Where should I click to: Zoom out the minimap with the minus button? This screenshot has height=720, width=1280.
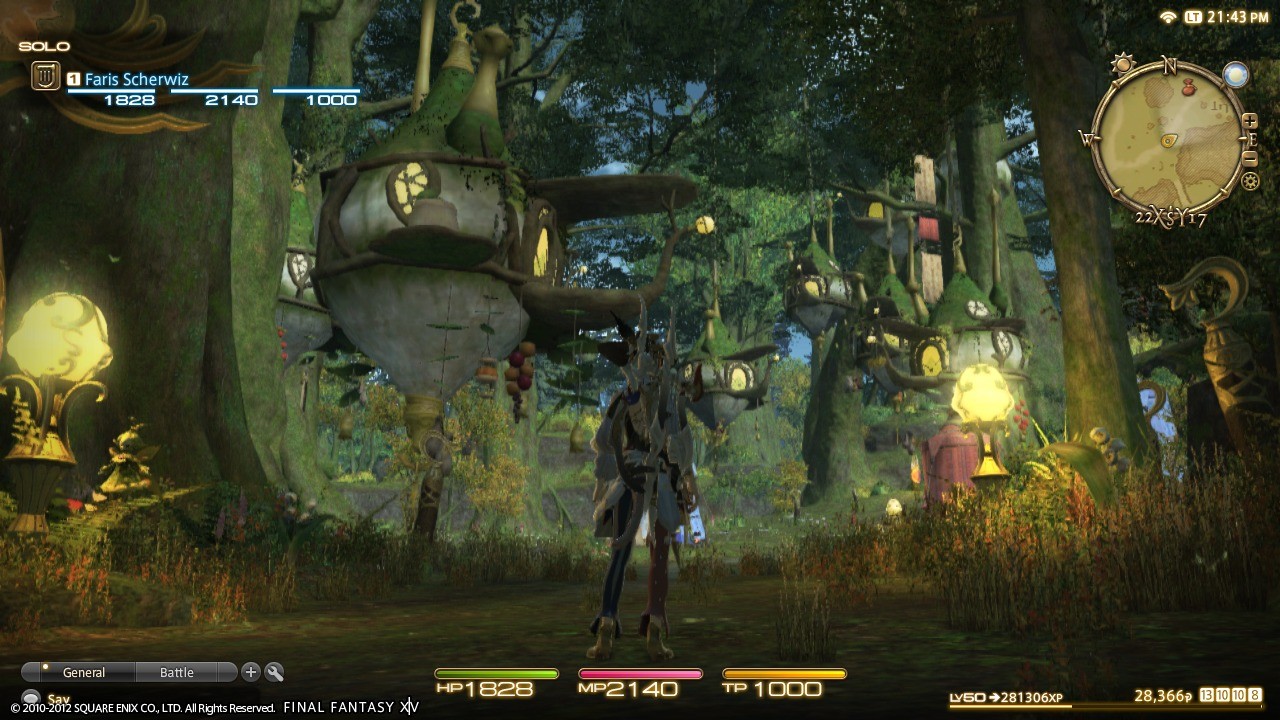[x=1249, y=158]
